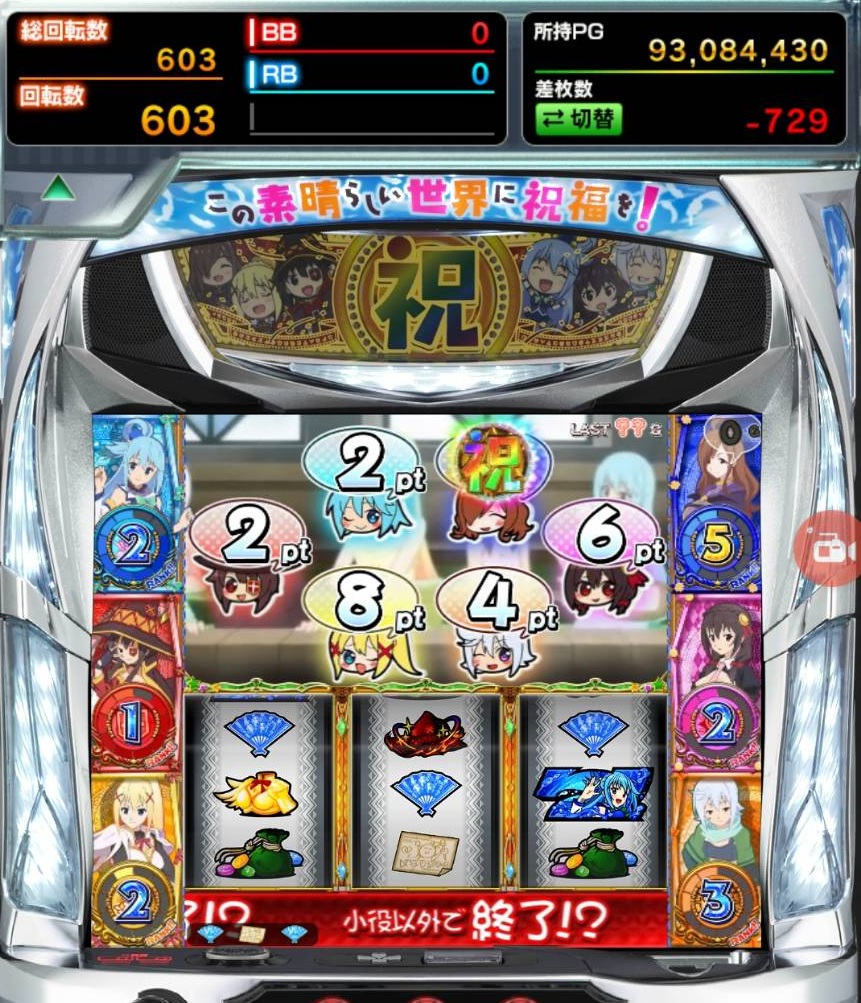This screenshot has width=861, height=1003.
Task: Stop the reel showing the treasure map symbol
Action: pyautogui.click(x=425, y=792)
